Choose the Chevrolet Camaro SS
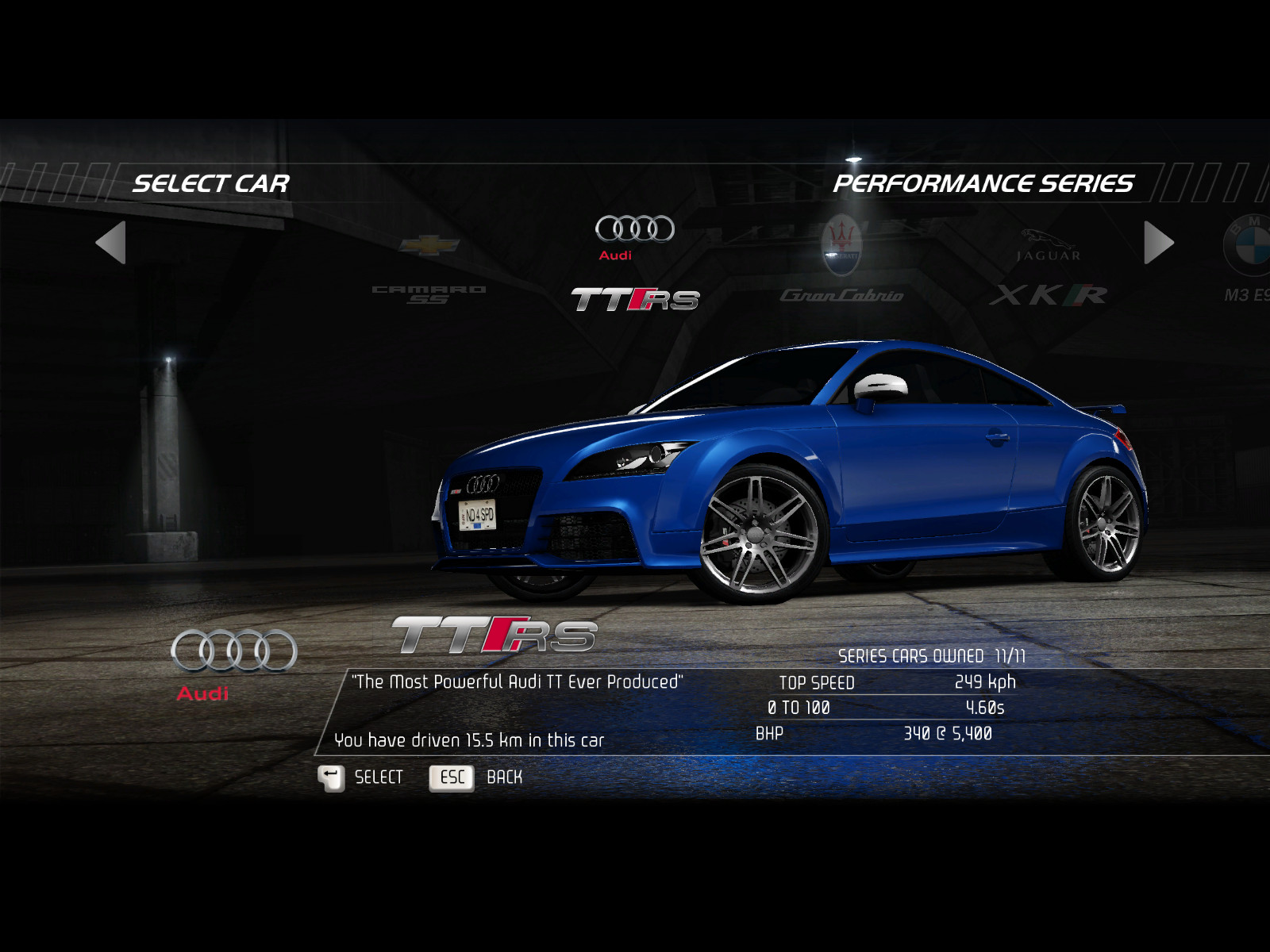This screenshot has width=1270, height=952. click(429, 268)
